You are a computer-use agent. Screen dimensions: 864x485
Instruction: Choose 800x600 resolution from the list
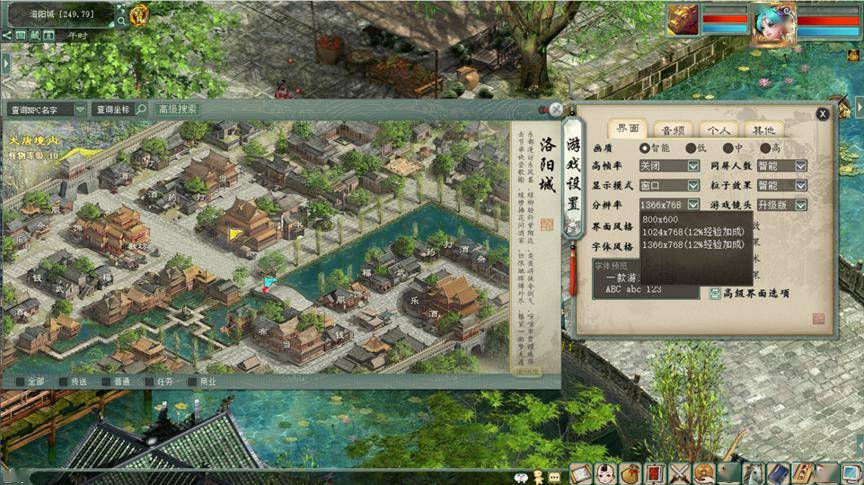click(x=660, y=219)
